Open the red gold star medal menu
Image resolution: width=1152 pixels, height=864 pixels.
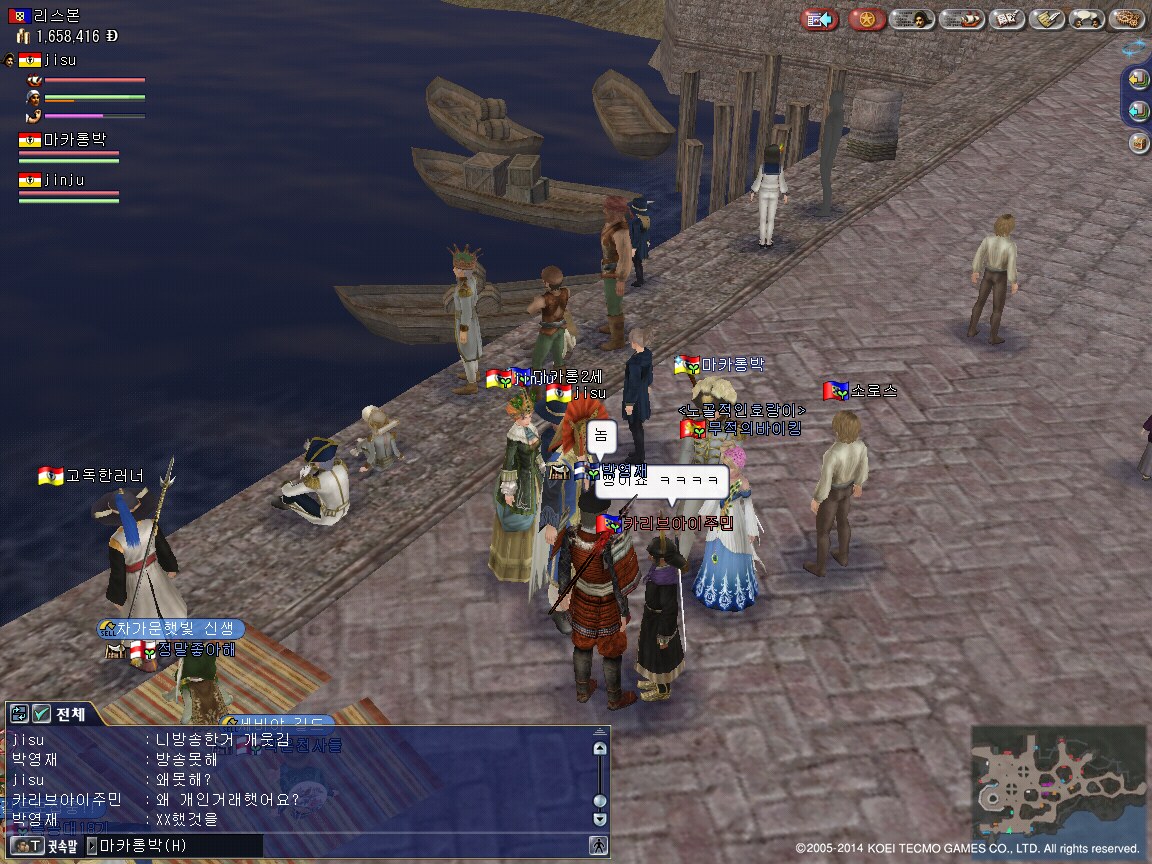tap(867, 19)
